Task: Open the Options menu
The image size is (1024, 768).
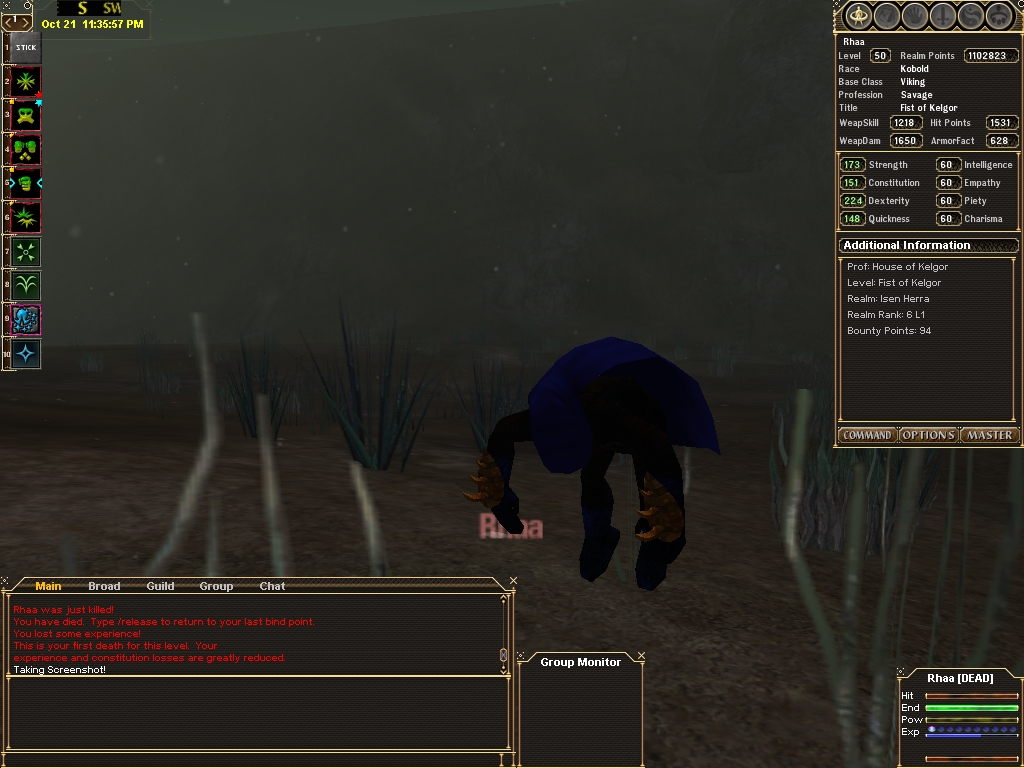Action: 927,435
